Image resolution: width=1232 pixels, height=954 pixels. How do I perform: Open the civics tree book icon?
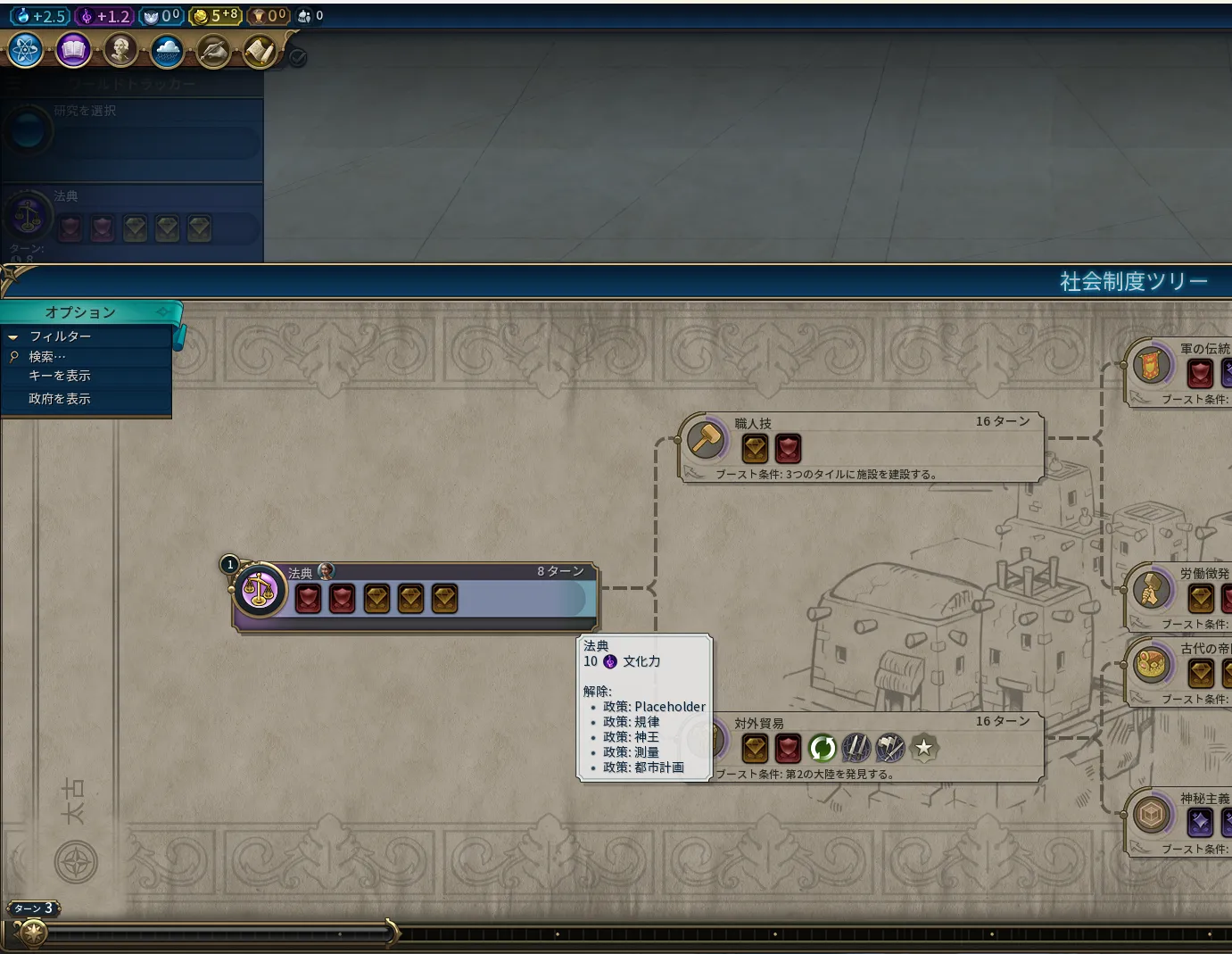[x=73, y=51]
